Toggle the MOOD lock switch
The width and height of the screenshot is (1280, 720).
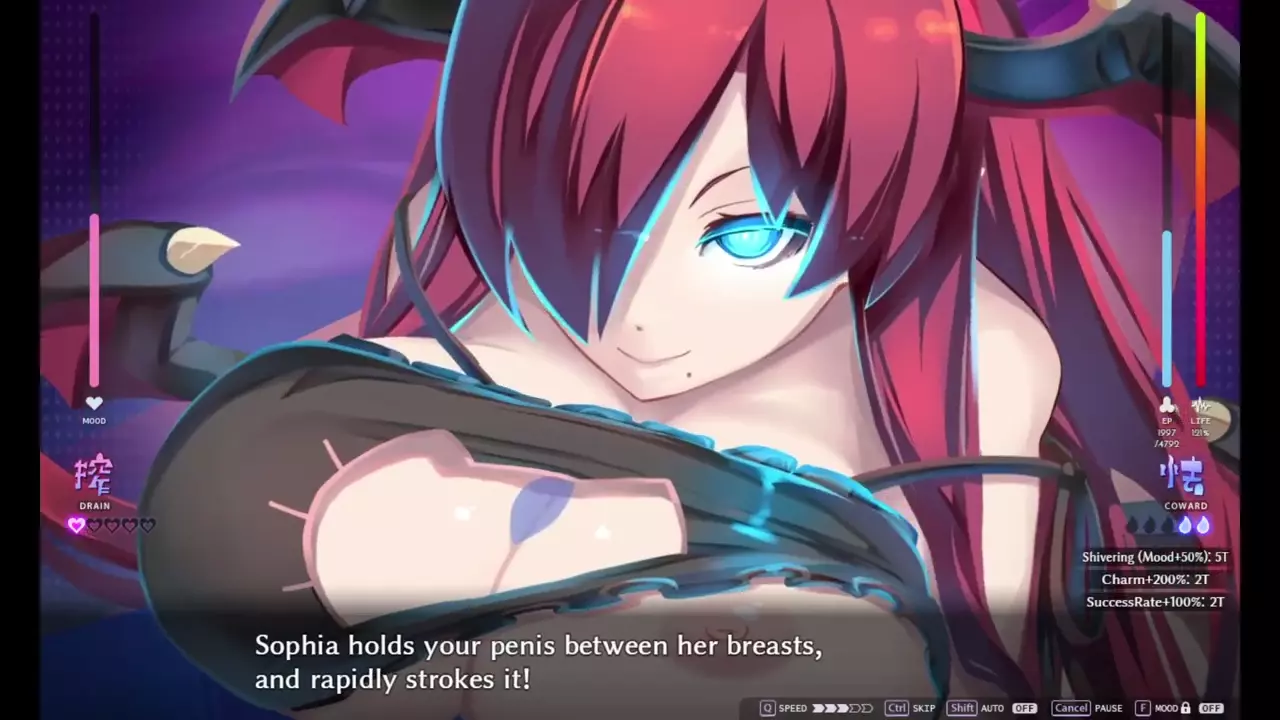1210,708
